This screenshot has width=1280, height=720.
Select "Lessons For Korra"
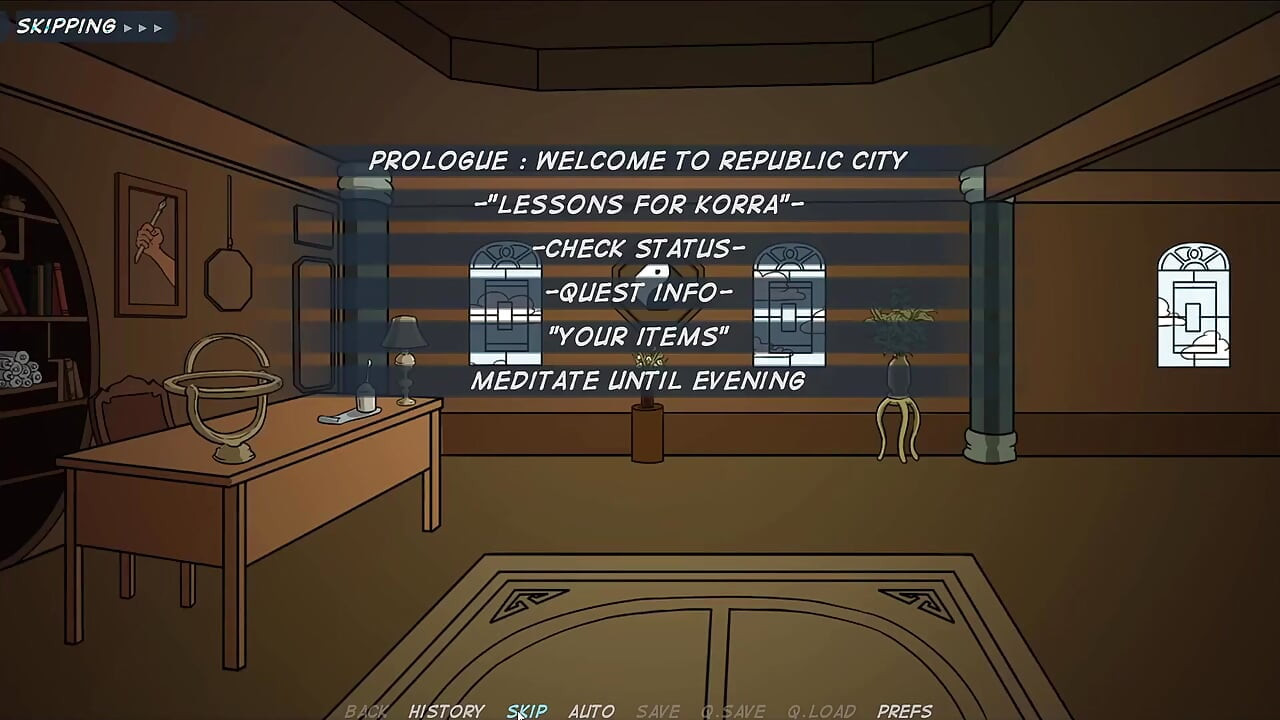click(x=637, y=204)
